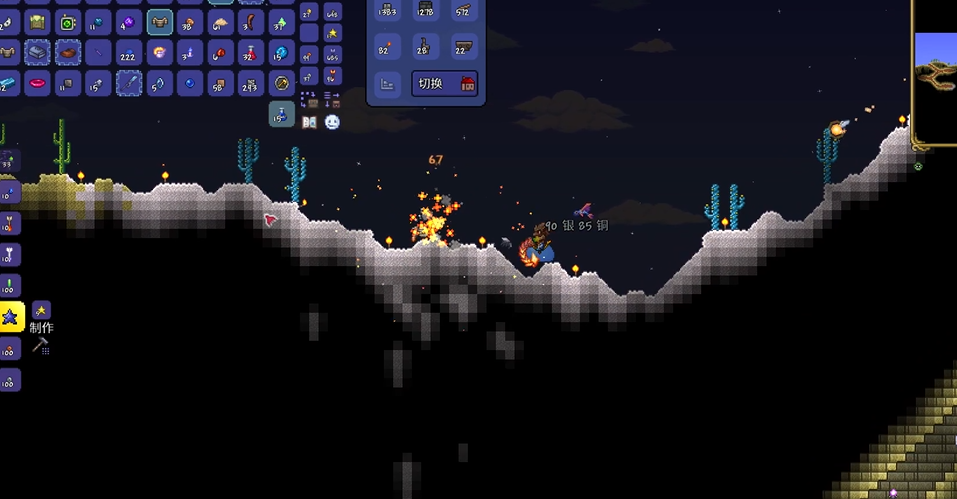Select the fallen star crafting slot
Image resolution: width=957 pixels, height=499 pixels.
pyautogui.click(x=11, y=316)
